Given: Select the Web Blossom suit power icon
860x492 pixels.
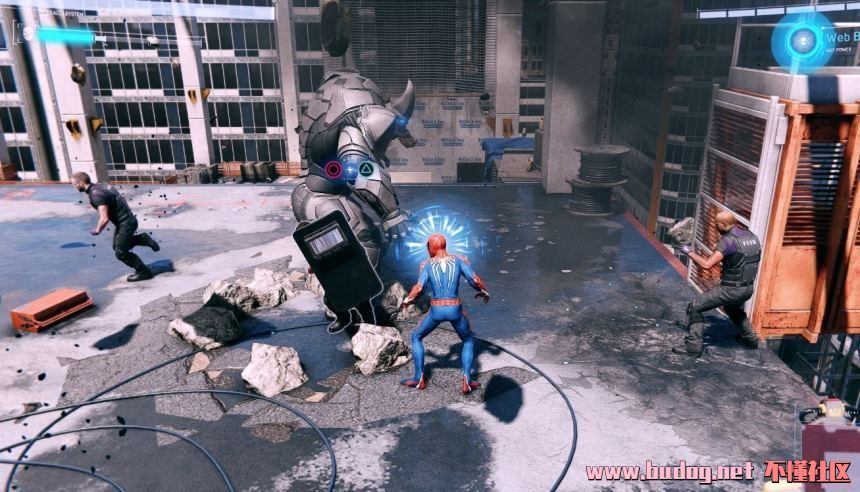Looking at the screenshot, I should pos(802,41).
